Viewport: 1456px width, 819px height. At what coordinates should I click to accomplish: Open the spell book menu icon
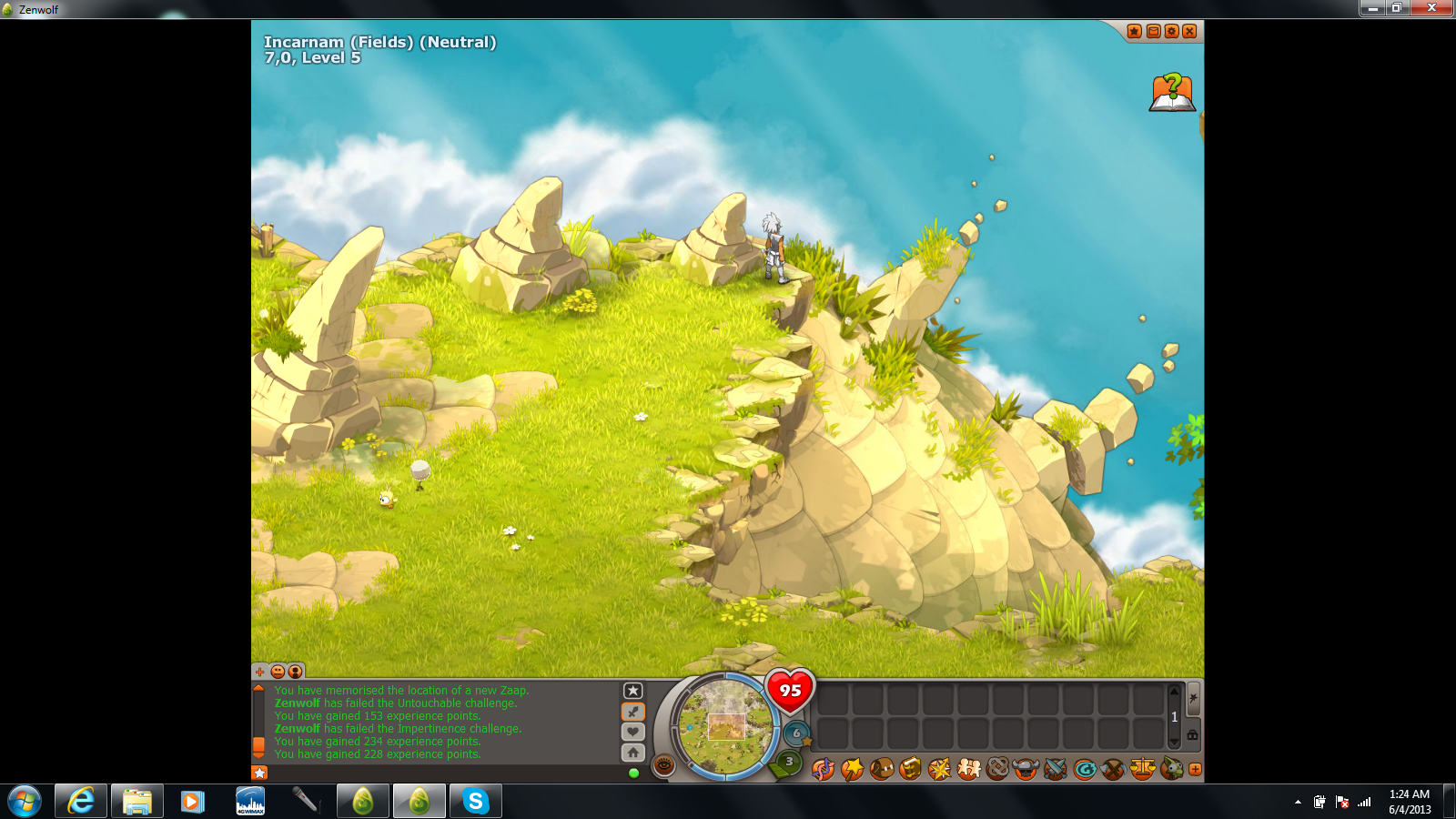(x=910, y=770)
